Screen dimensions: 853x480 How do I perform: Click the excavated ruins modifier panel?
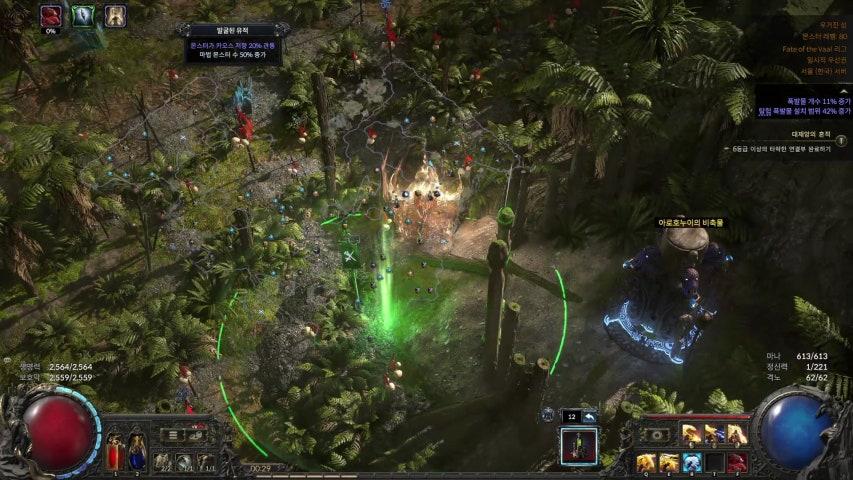(231, 45)
